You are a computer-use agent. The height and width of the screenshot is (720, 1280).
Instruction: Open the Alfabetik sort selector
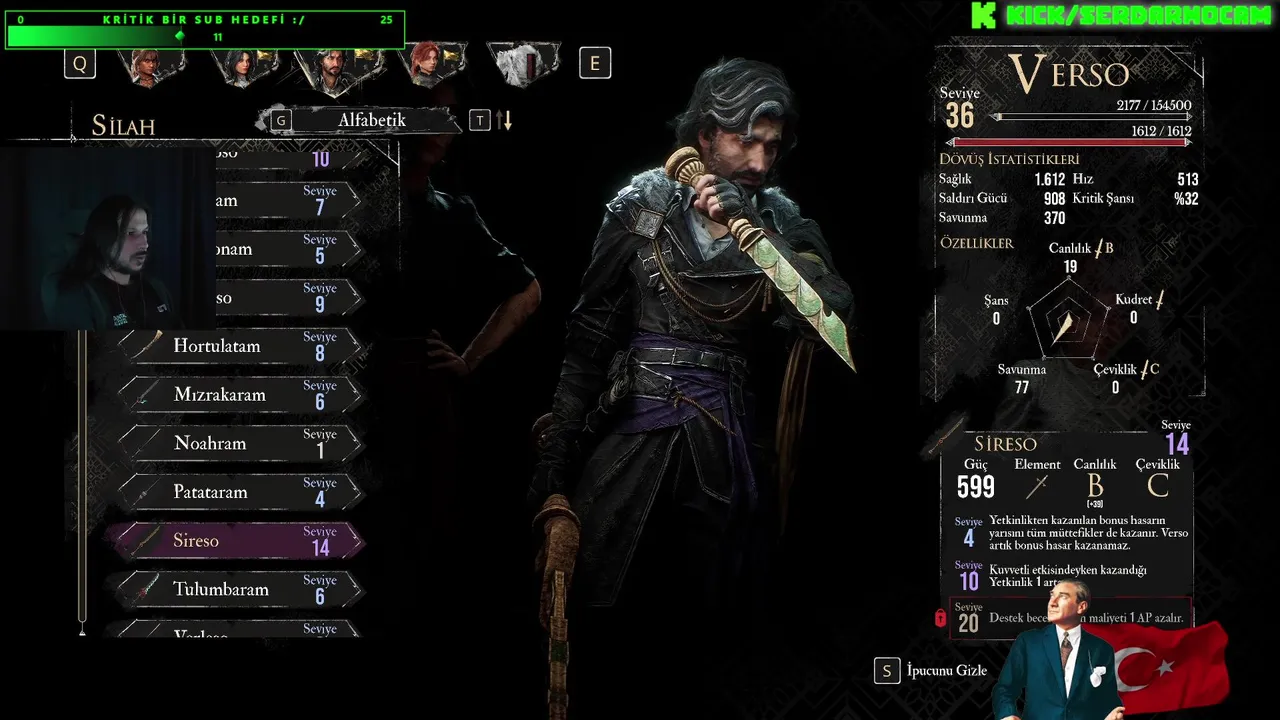click(x=371, y=120)
